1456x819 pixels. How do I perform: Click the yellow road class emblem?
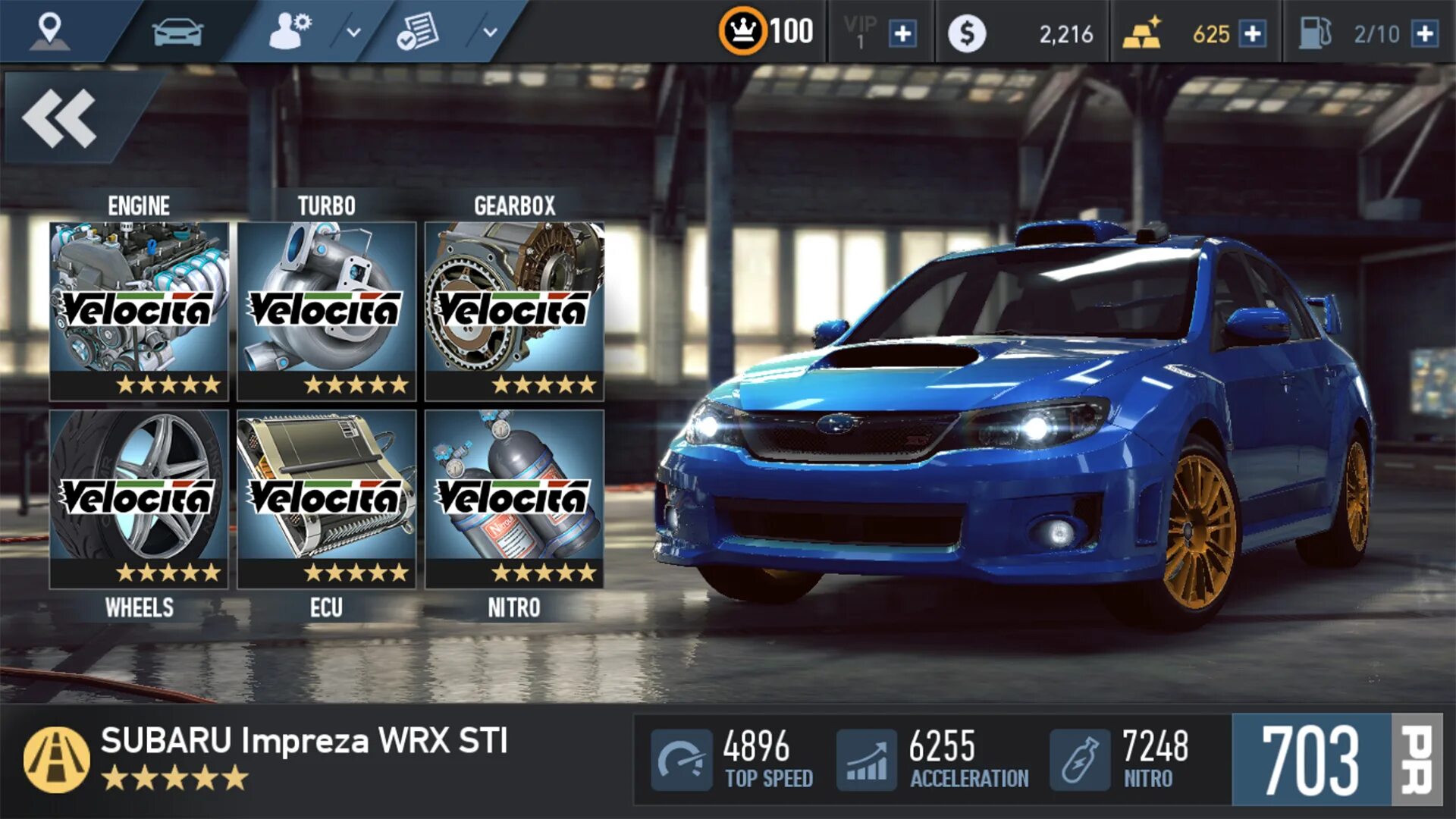[x=57, y=759]
